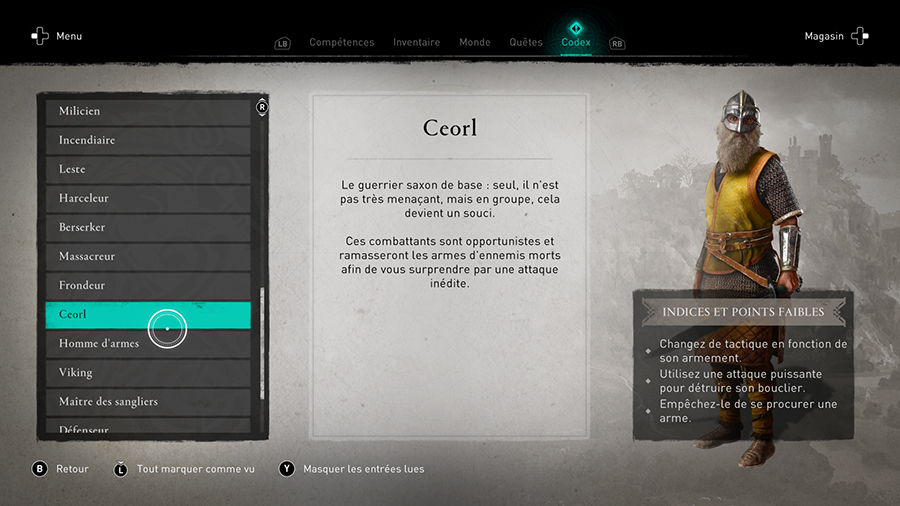Open the Harceleur entry
Screen dimensions: 900x506
pyautogui.click(x=148, y=198)
